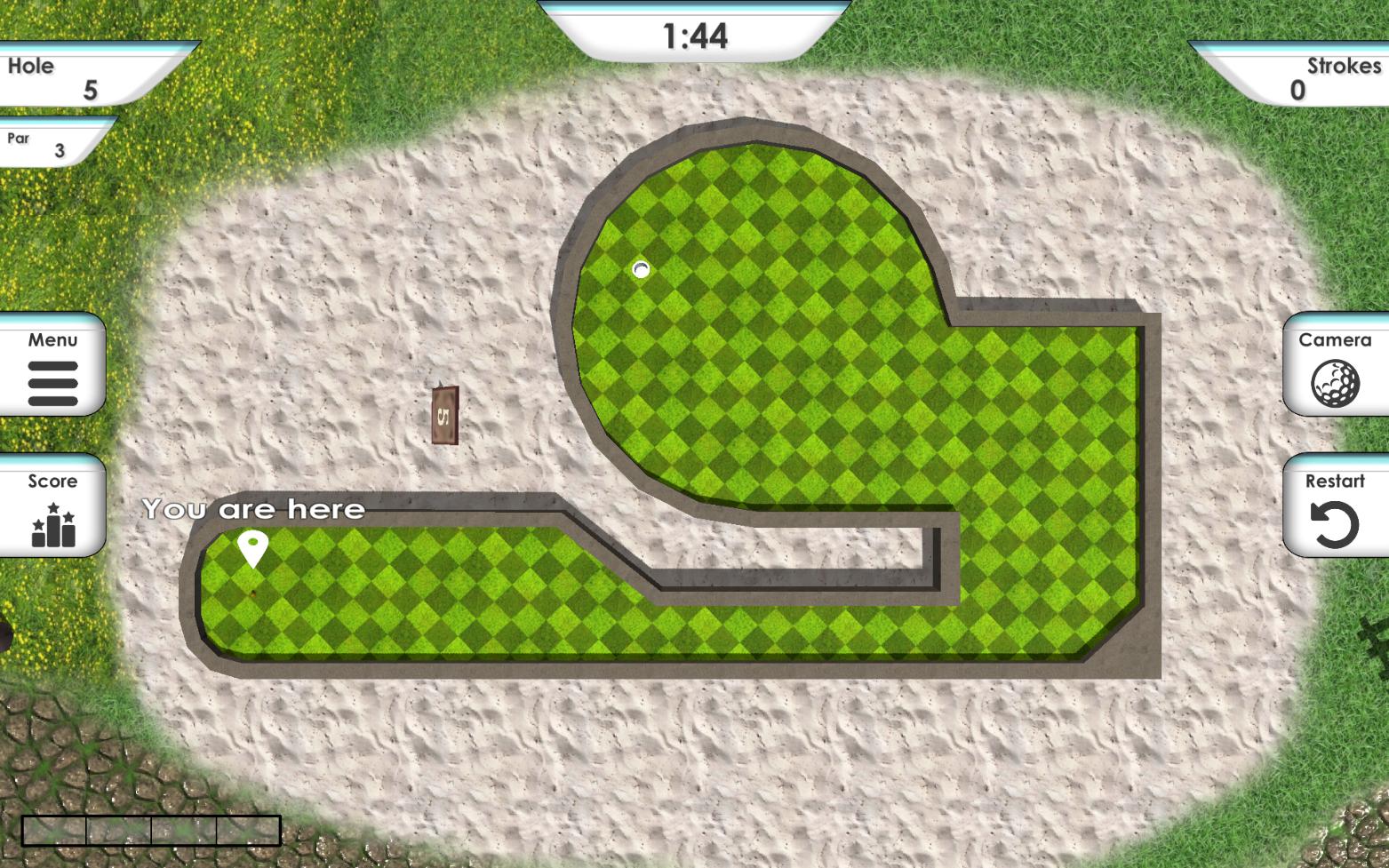Screen dimensions: 1389x868
Task: Click the segmented power bar bottom left
Action: pos(149,828)
